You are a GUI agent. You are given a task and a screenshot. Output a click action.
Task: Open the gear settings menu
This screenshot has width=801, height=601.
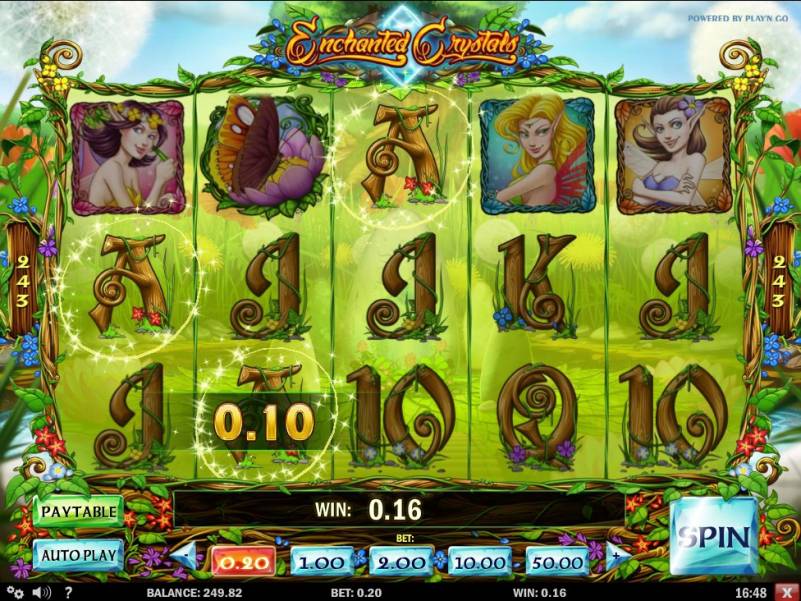(x=17, y=592)
